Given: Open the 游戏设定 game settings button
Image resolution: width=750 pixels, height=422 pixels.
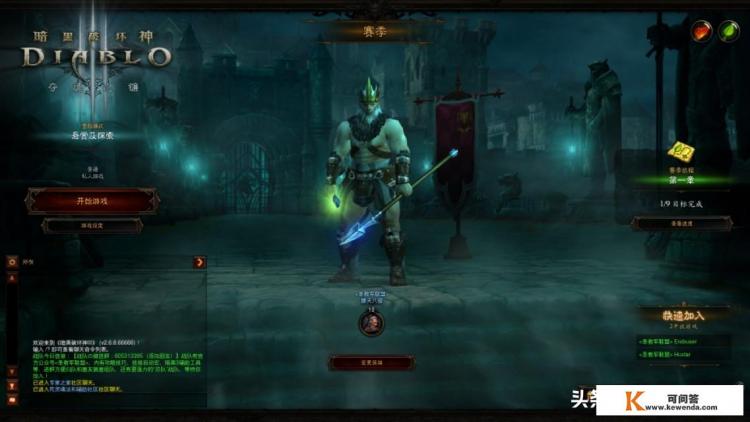Looking at the screenshot, I should pyautogui.click(x=92, y=226).
